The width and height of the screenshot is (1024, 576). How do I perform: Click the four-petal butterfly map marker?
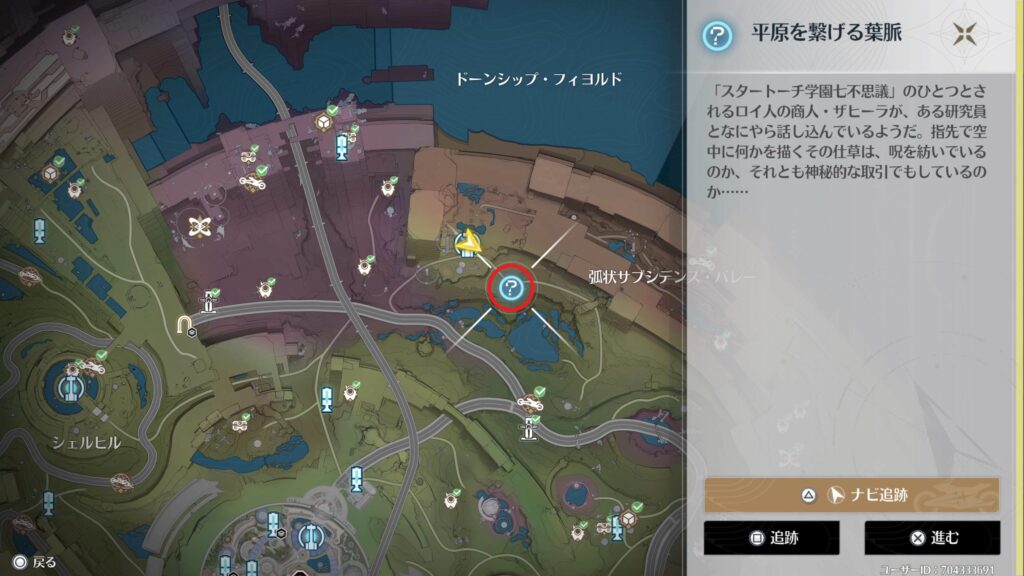coord(200,227)
